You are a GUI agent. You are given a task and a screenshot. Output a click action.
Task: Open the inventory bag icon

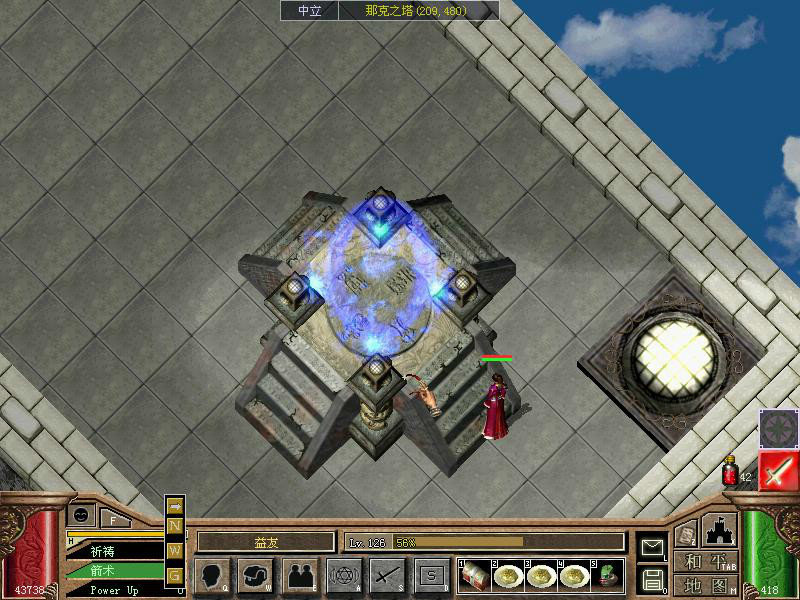tap(256, 575)
